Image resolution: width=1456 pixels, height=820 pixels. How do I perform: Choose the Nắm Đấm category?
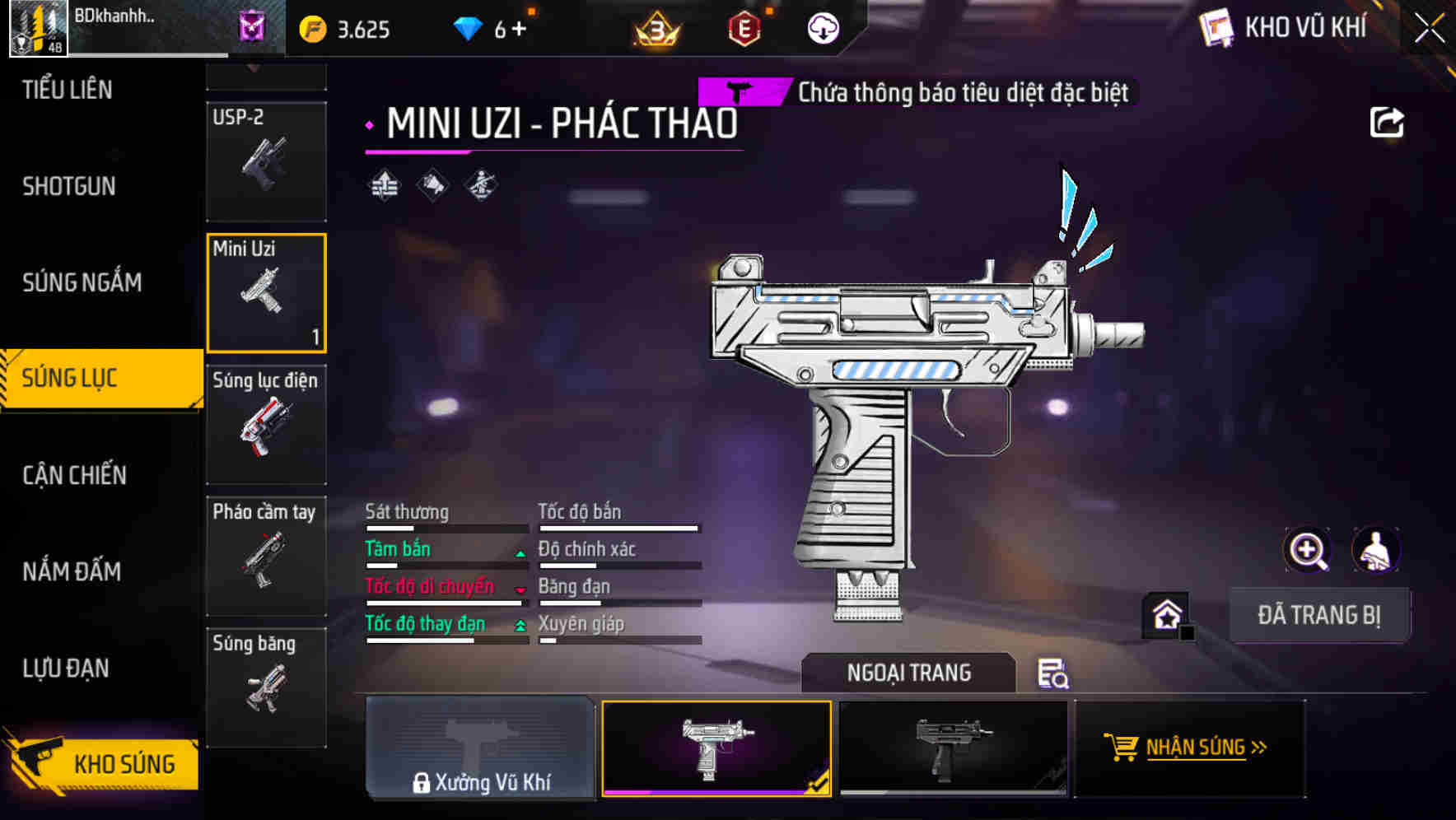click(x=72, y=571)
